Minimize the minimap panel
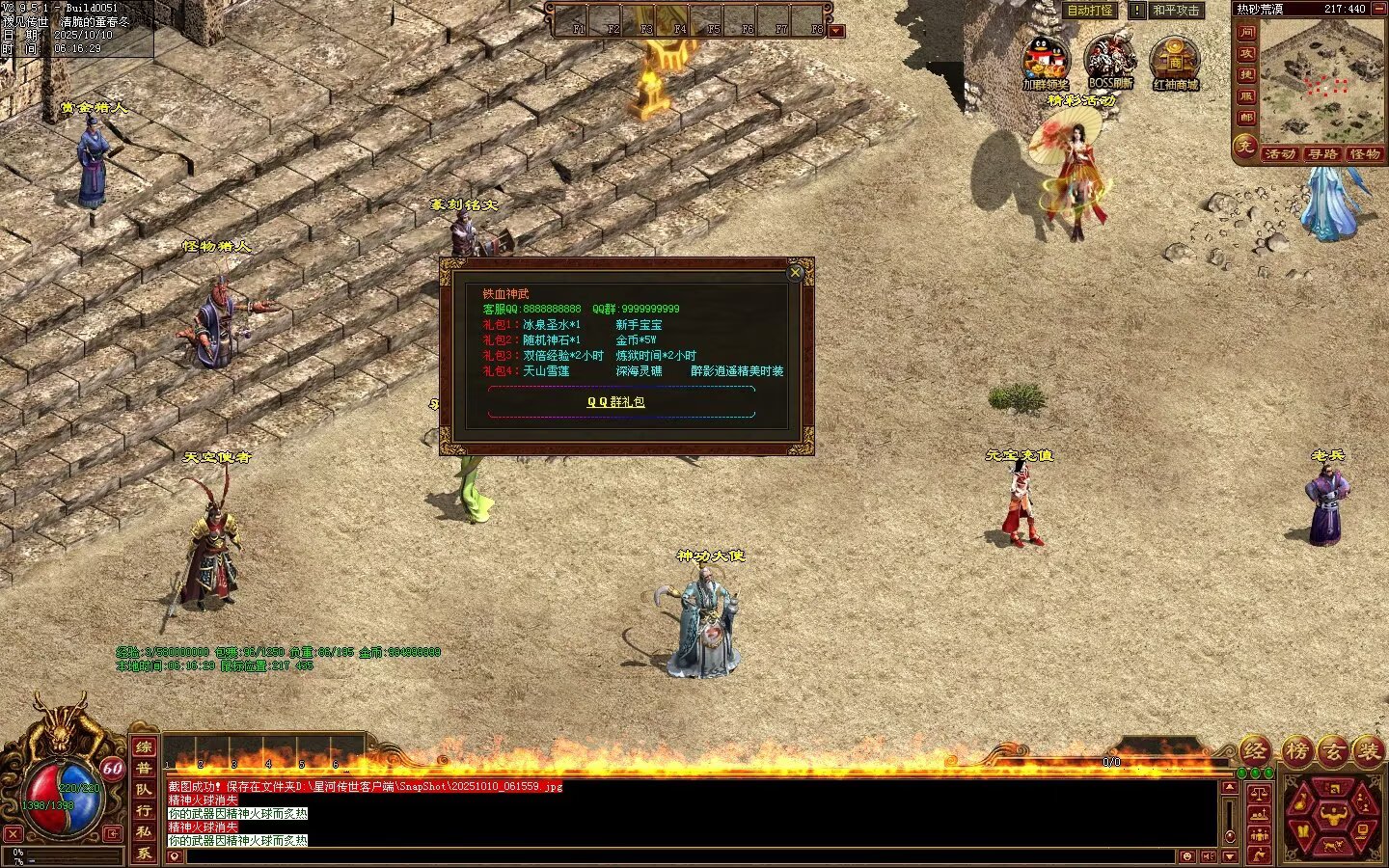The height and width of the screenshot is (868, 1389). point(1379,9)
